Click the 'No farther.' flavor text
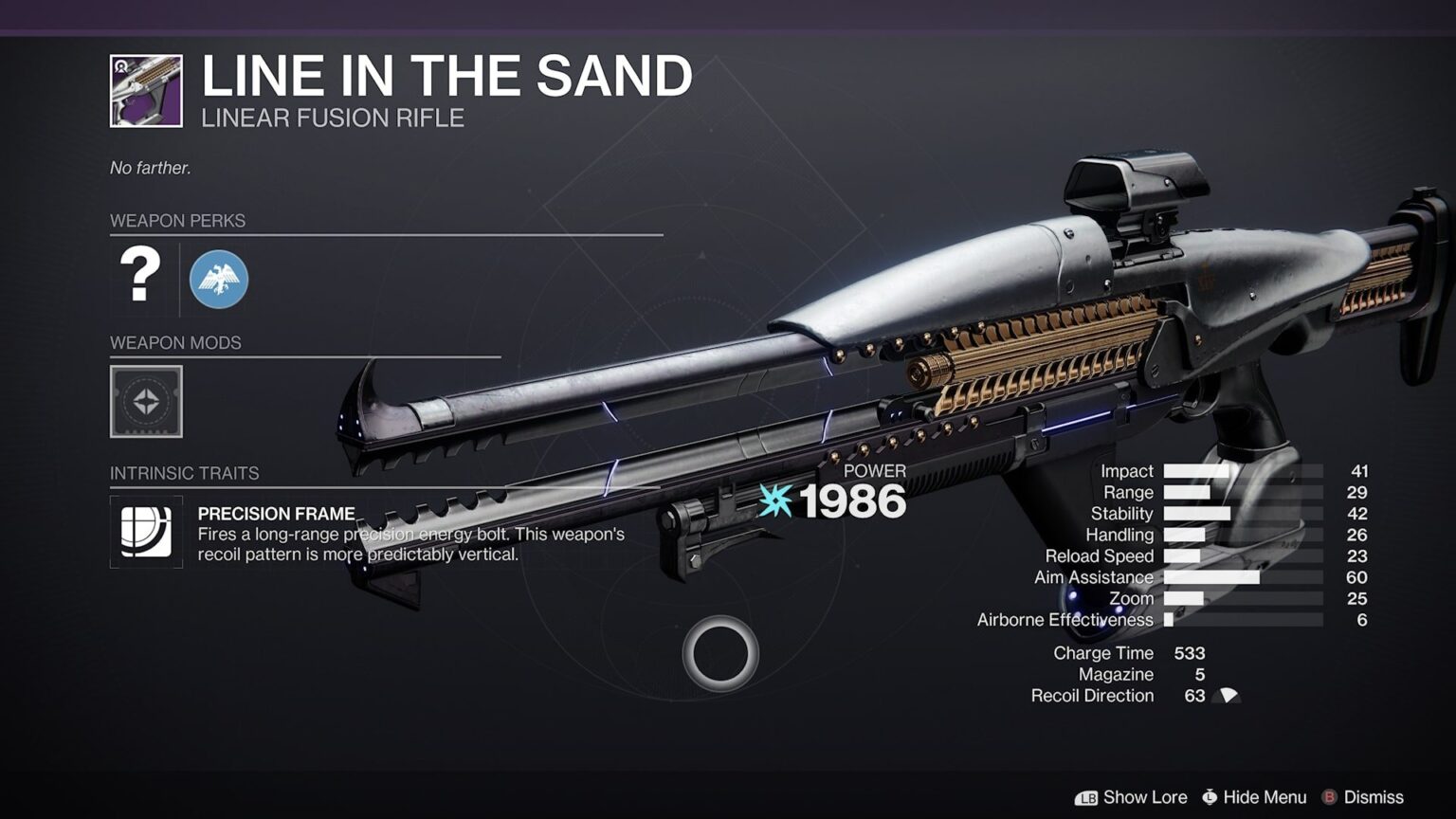Viewport: 1456px width, 819px height. (150, 167)
